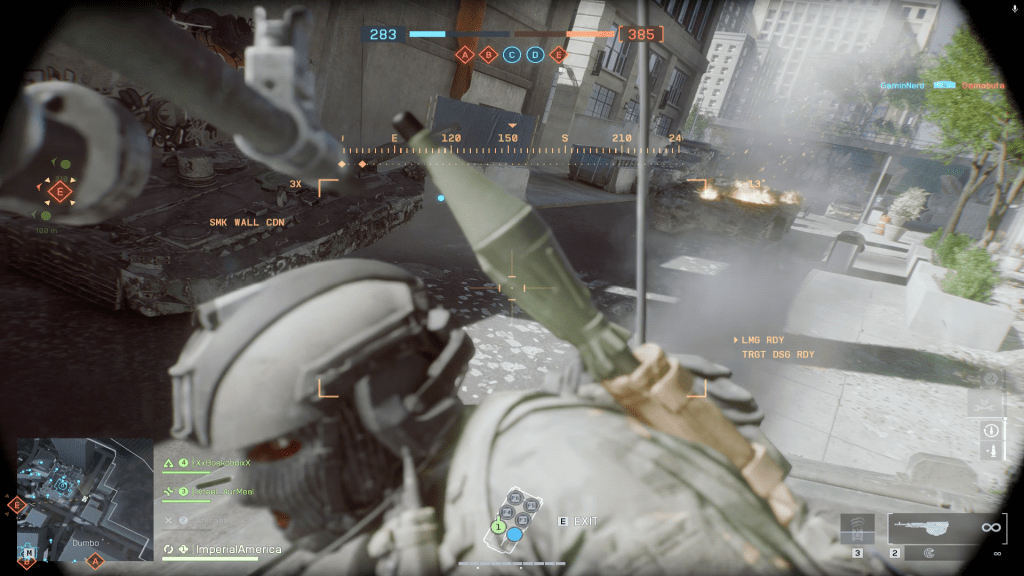Select the target designator slot below the LMG

click(x=928, y=552)
